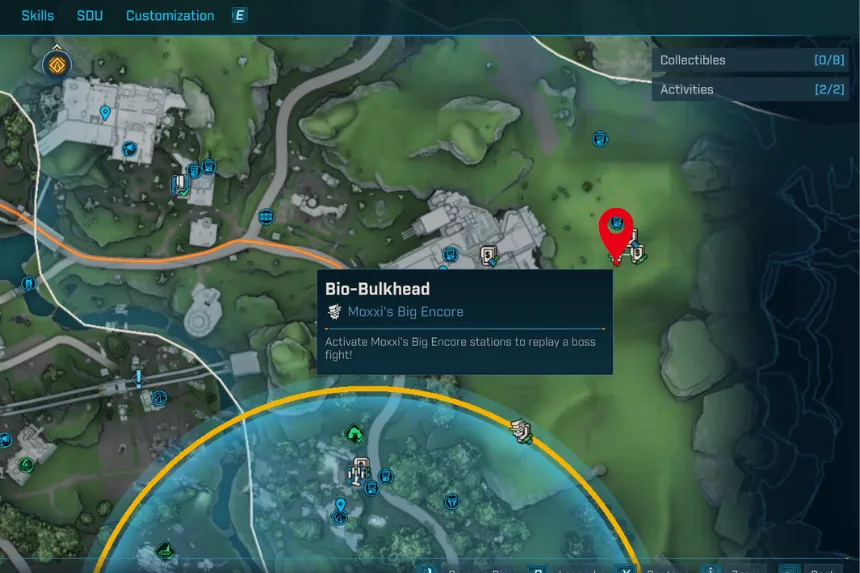The image size is (860, 573).
Task: Select the white marker on the yellow circle edge
Action: 520,431
